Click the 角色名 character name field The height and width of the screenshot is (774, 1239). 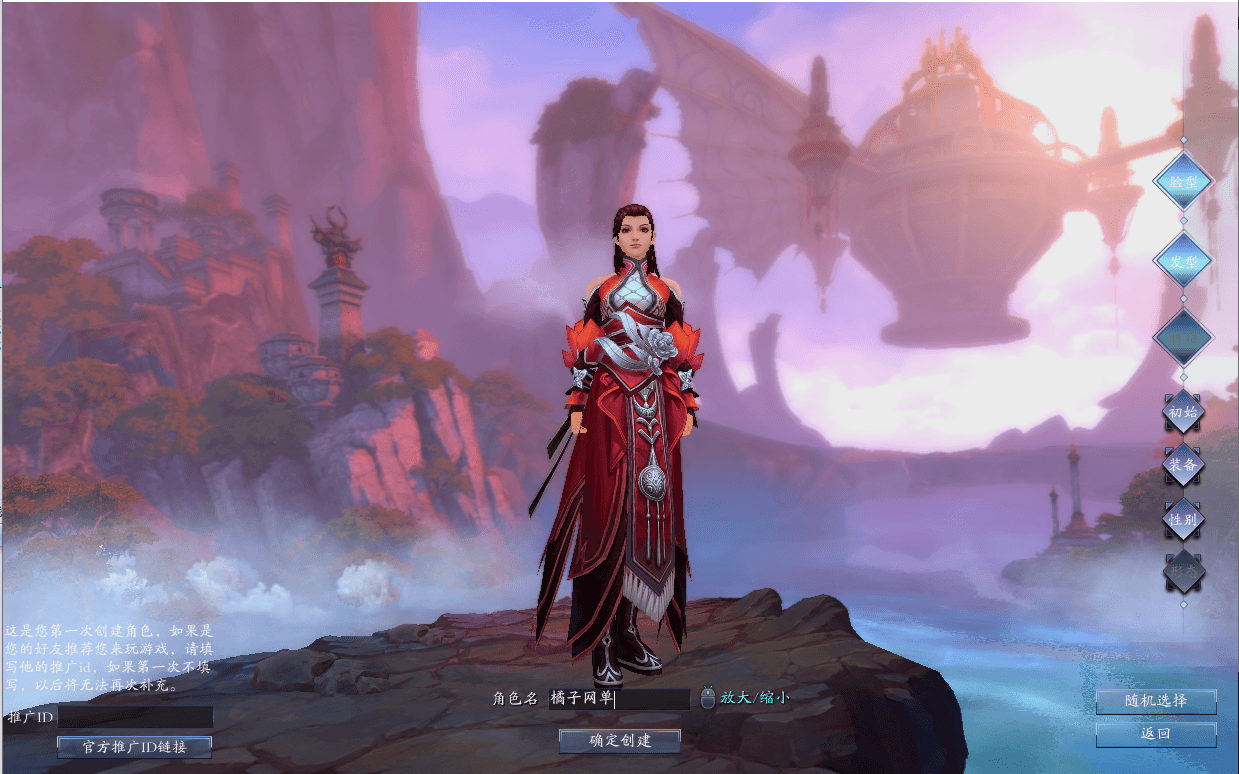pos(619,698)
